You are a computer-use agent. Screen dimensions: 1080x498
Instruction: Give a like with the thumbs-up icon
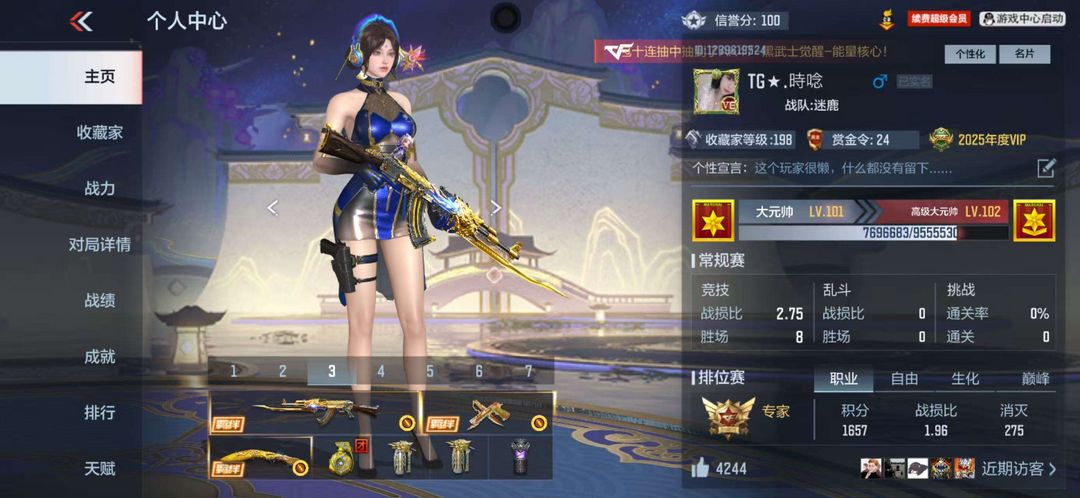701,467
